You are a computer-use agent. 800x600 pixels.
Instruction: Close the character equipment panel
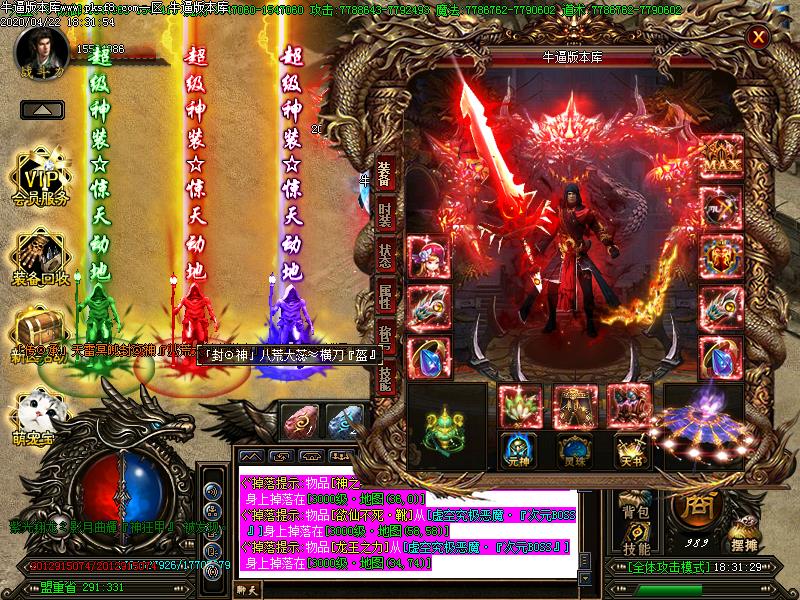pyautogui.click(x=759, y=38)
